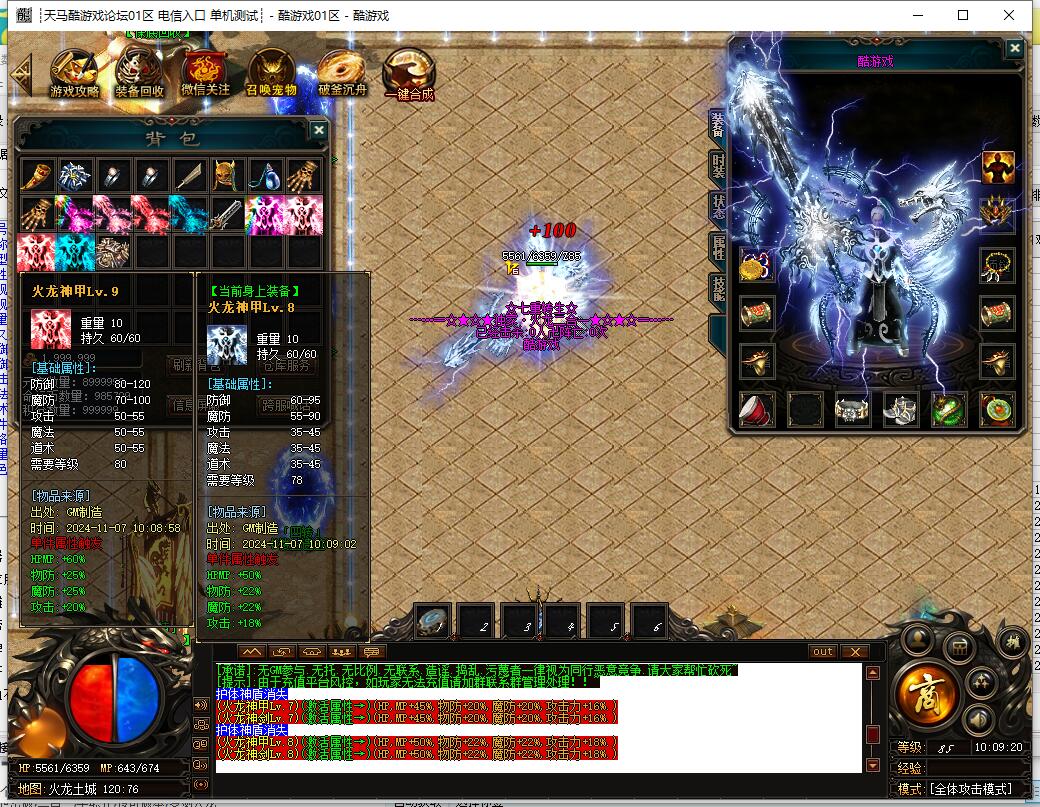Select the golden helmet in the backpack
The image size is (1040, 807).
(227, 176)
